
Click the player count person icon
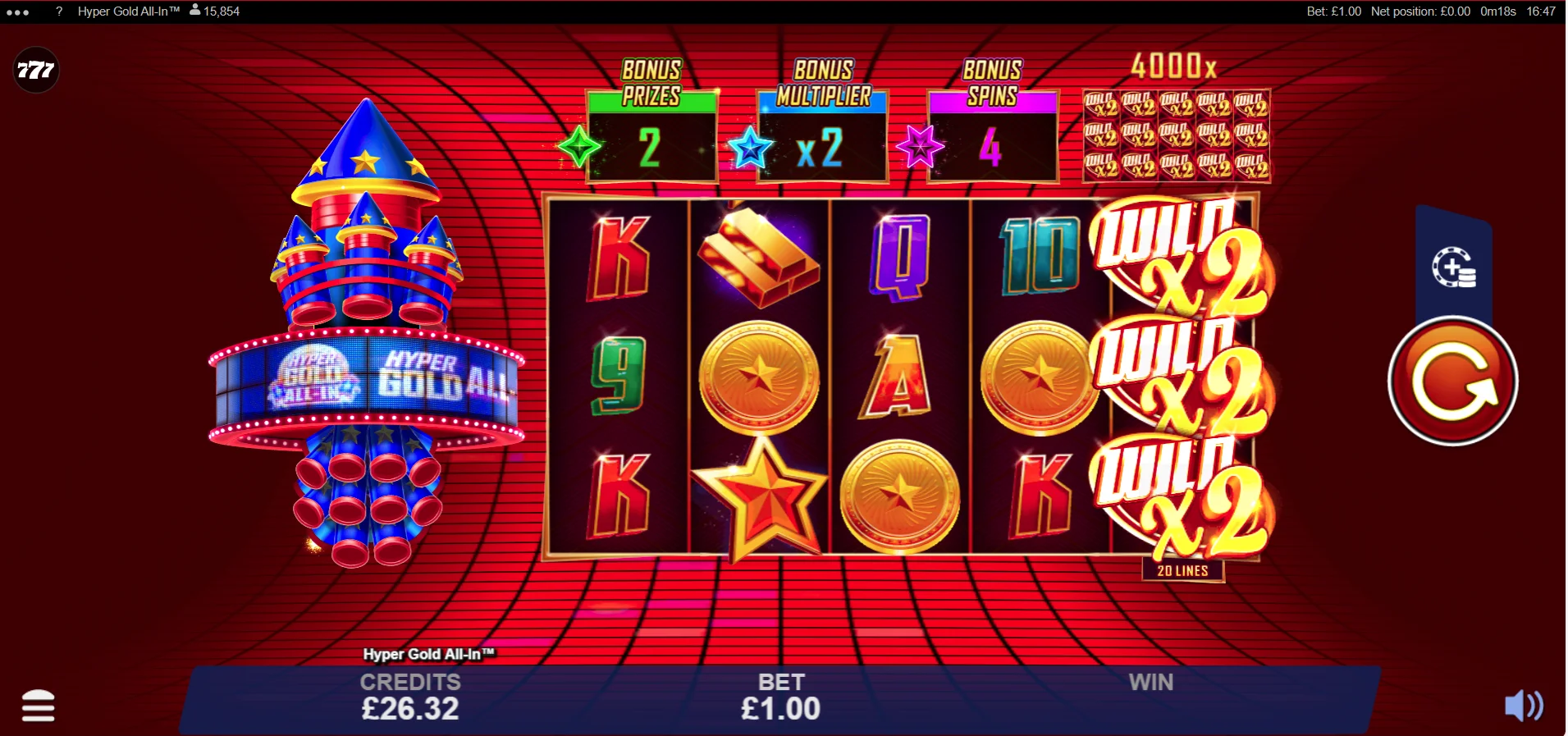194,11
